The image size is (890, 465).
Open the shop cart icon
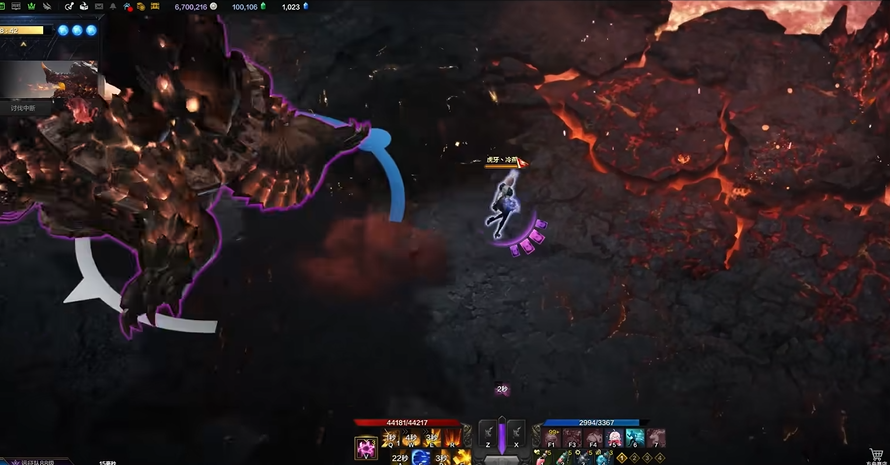[877, 454]
